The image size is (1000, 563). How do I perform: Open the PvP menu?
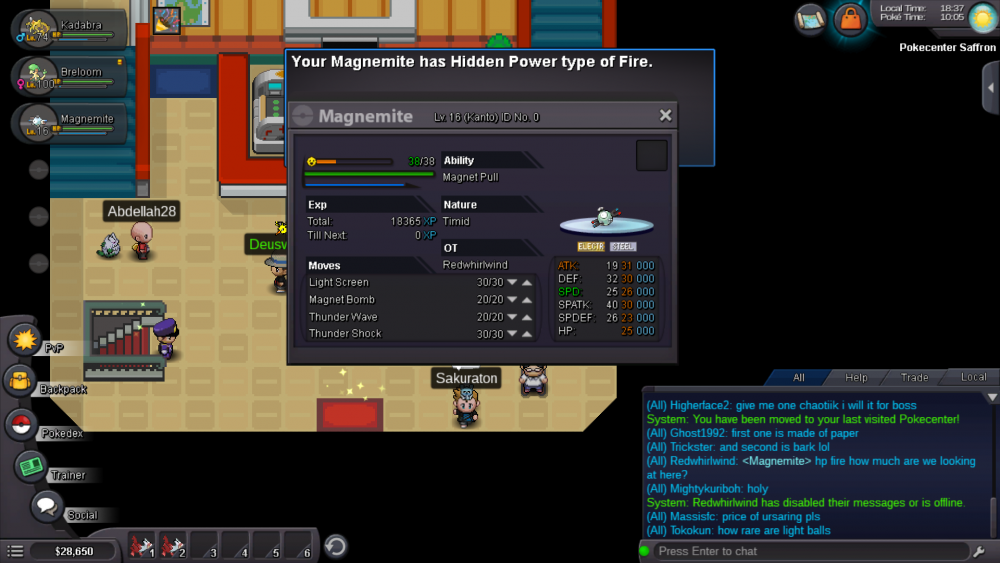[x=23, y=340]
